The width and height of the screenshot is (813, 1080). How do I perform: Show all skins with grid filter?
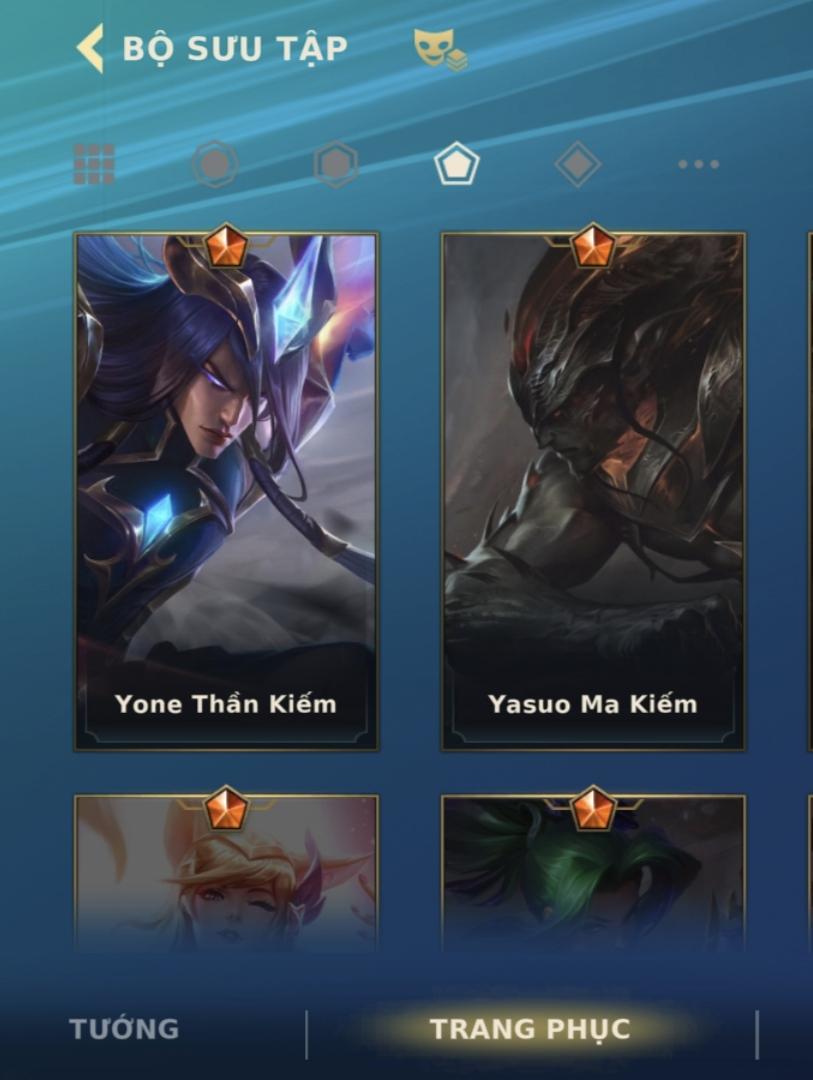[94, 164]
